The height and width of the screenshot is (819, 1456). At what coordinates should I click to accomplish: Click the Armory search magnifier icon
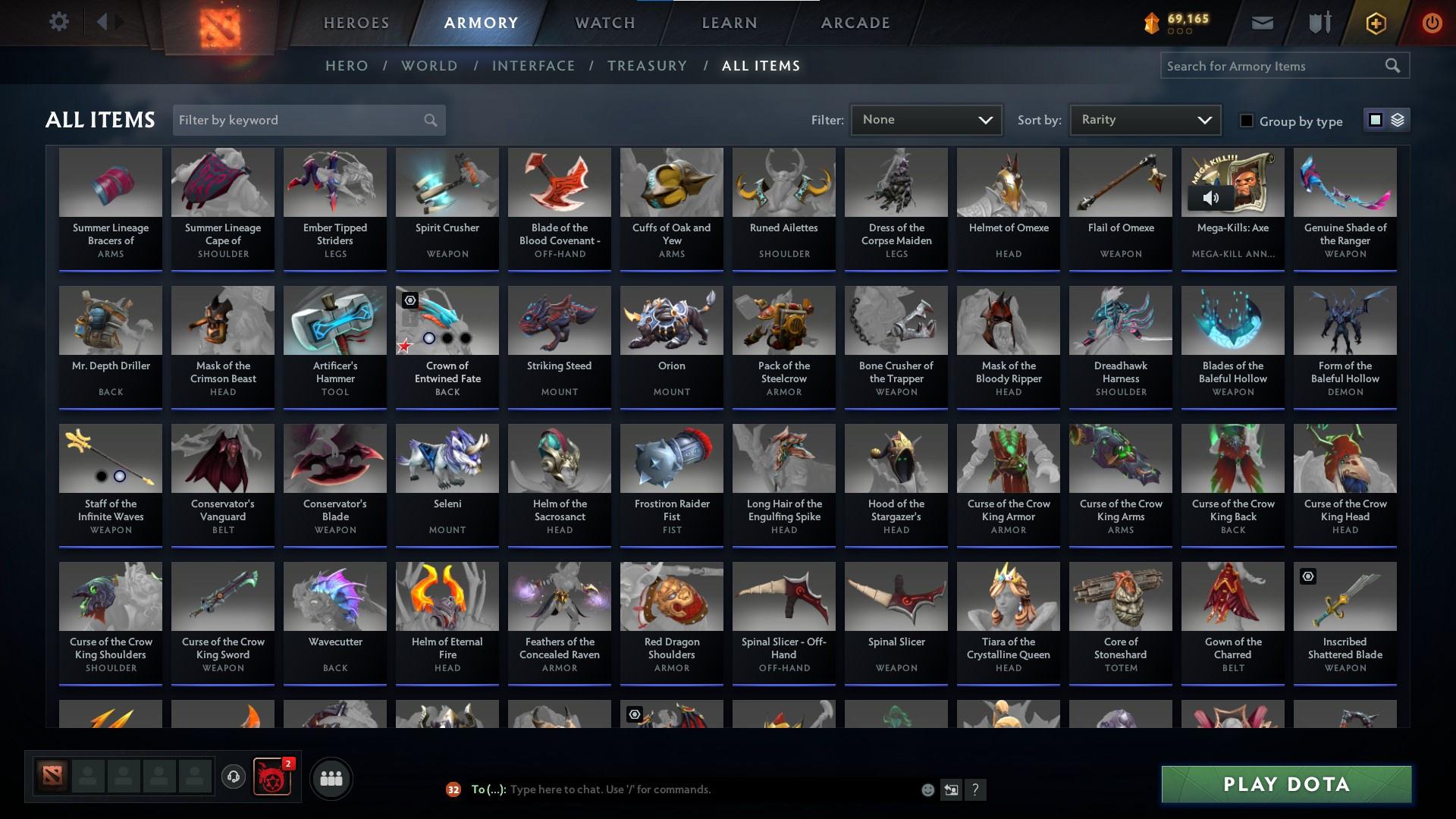click(x=1394, y=65)
